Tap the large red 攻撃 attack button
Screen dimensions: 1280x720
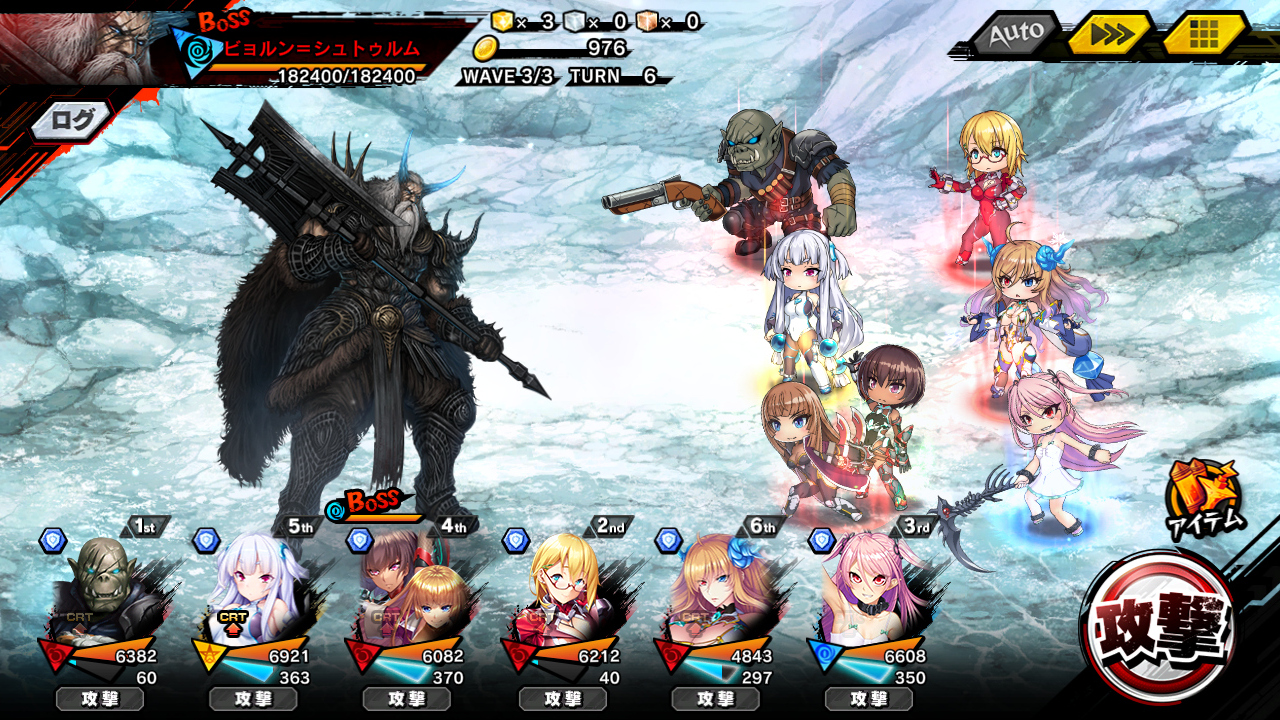tap(1158, 627)
